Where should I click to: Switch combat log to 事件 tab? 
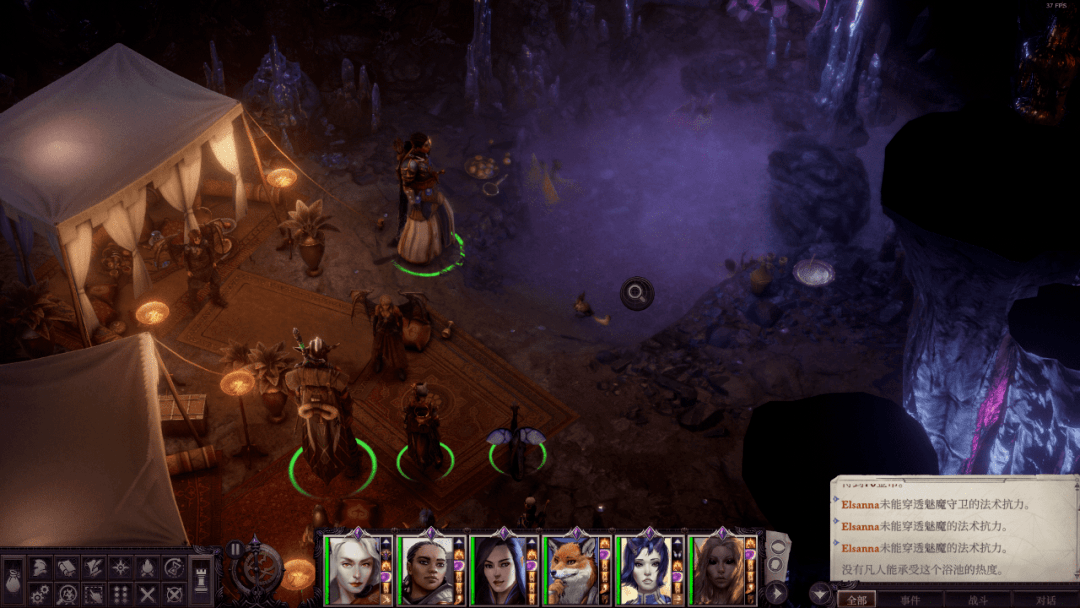(x=910, y=600)
